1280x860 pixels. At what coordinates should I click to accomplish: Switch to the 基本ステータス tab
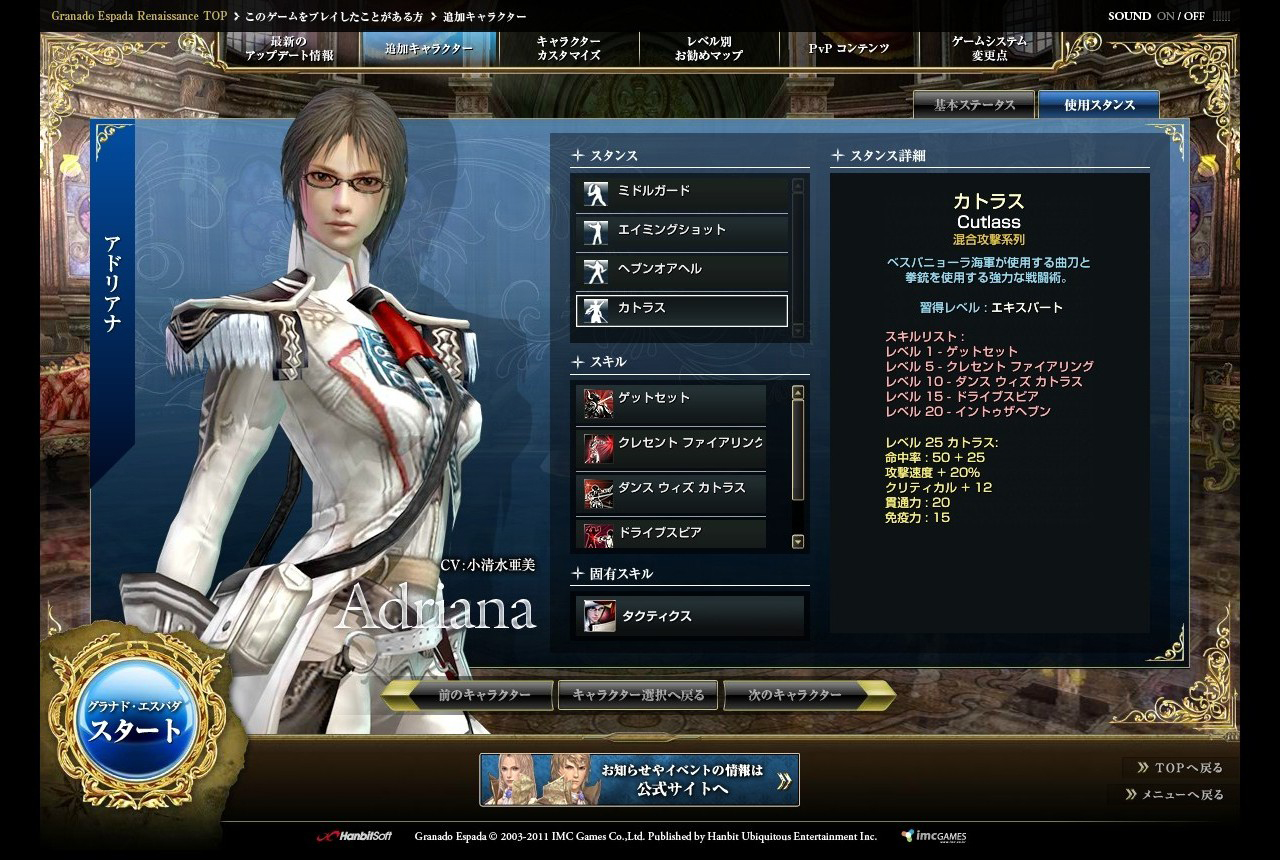click(974, 105)
